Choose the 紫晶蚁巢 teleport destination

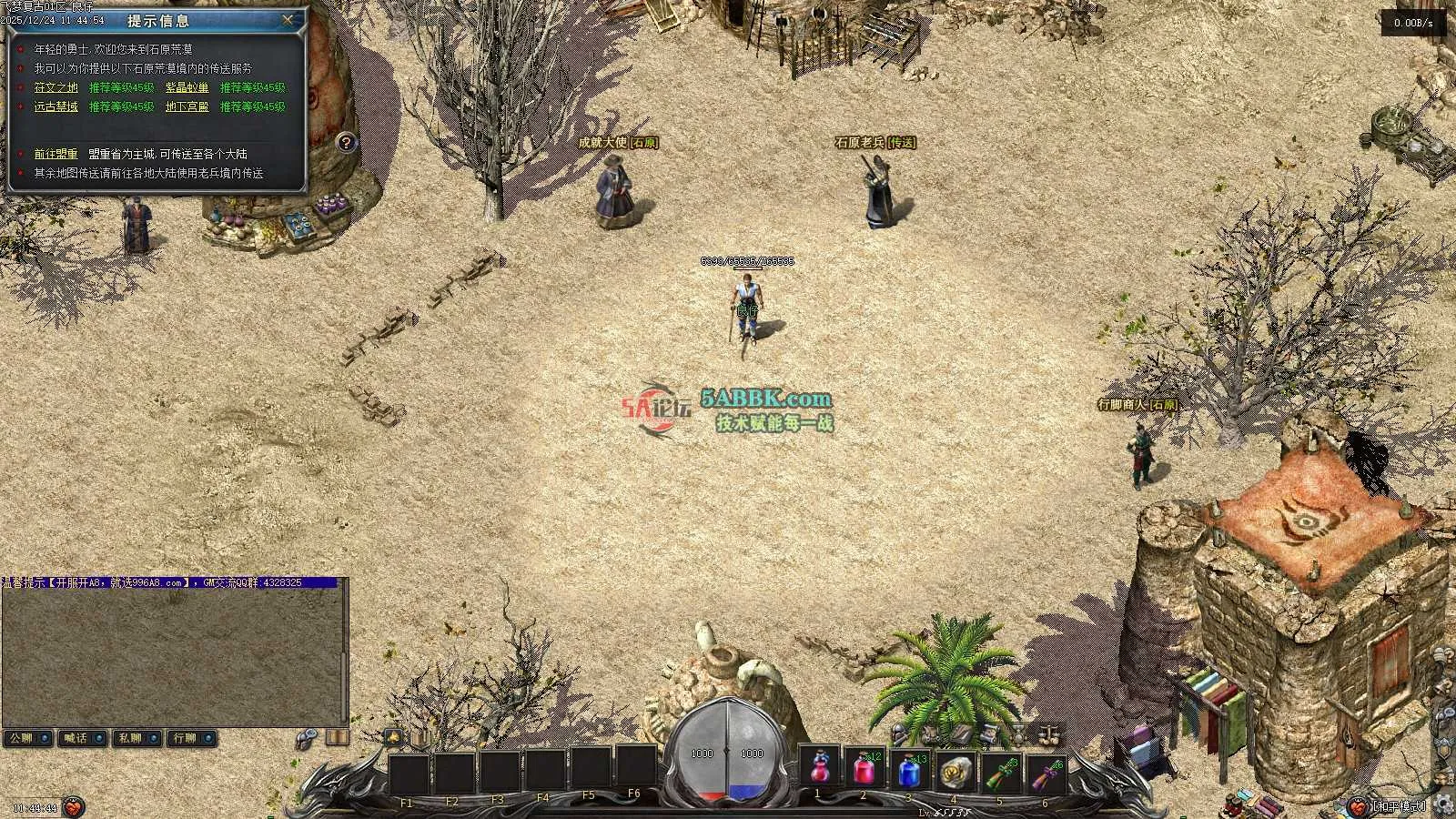(x=187, y=87)
